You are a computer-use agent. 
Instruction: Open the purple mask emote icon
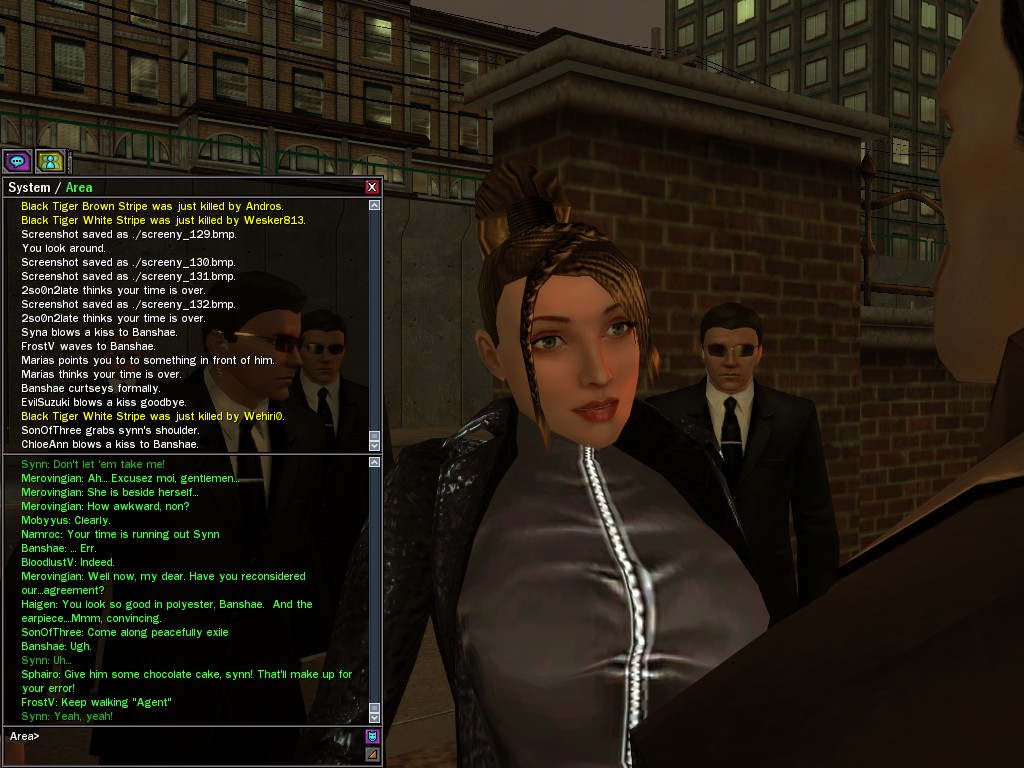tap(373, 737)
